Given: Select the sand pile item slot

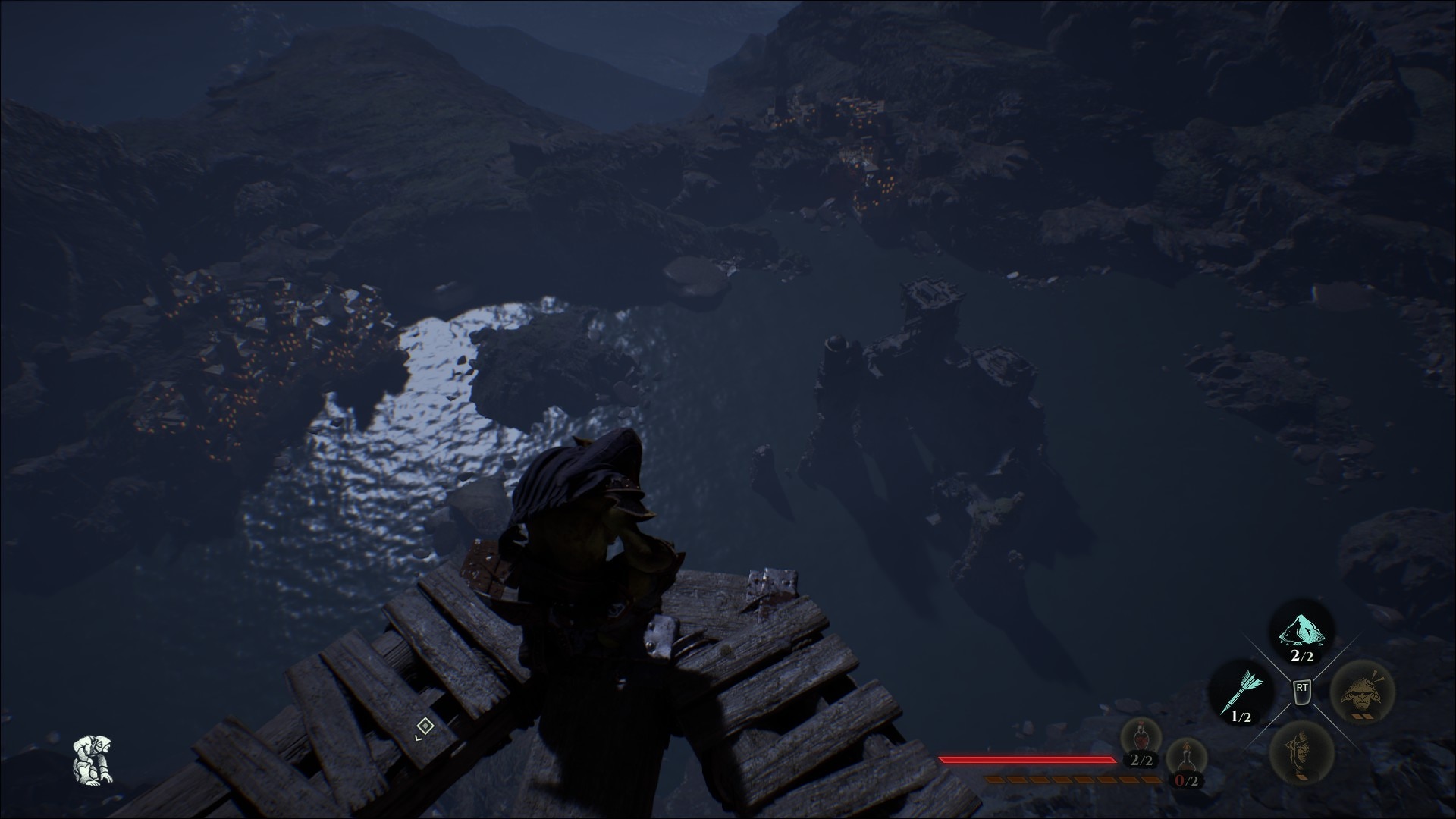Looking at the screenshot, I should [1302, 631].
